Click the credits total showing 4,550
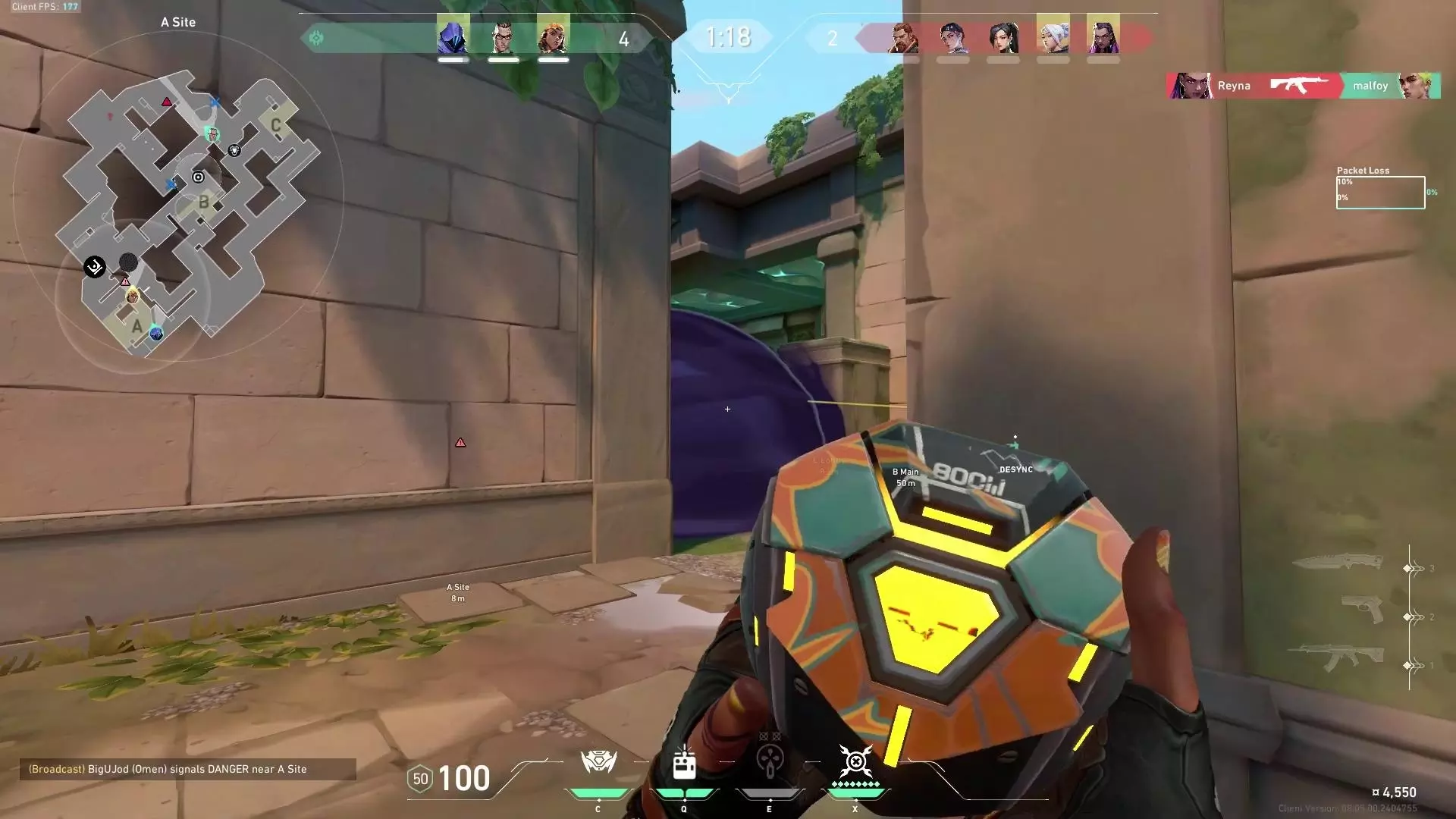1456x819 pixels. pyautogui.click(x=1394, y=791)
